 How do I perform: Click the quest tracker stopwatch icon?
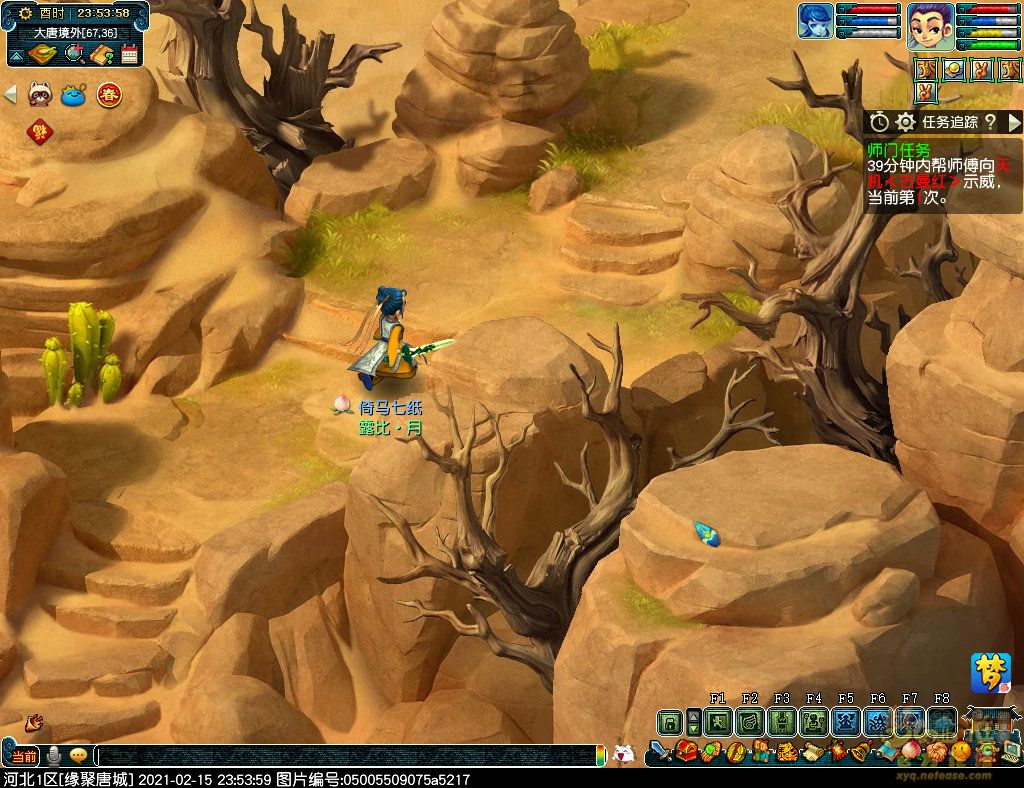click(x=879, y=122)
